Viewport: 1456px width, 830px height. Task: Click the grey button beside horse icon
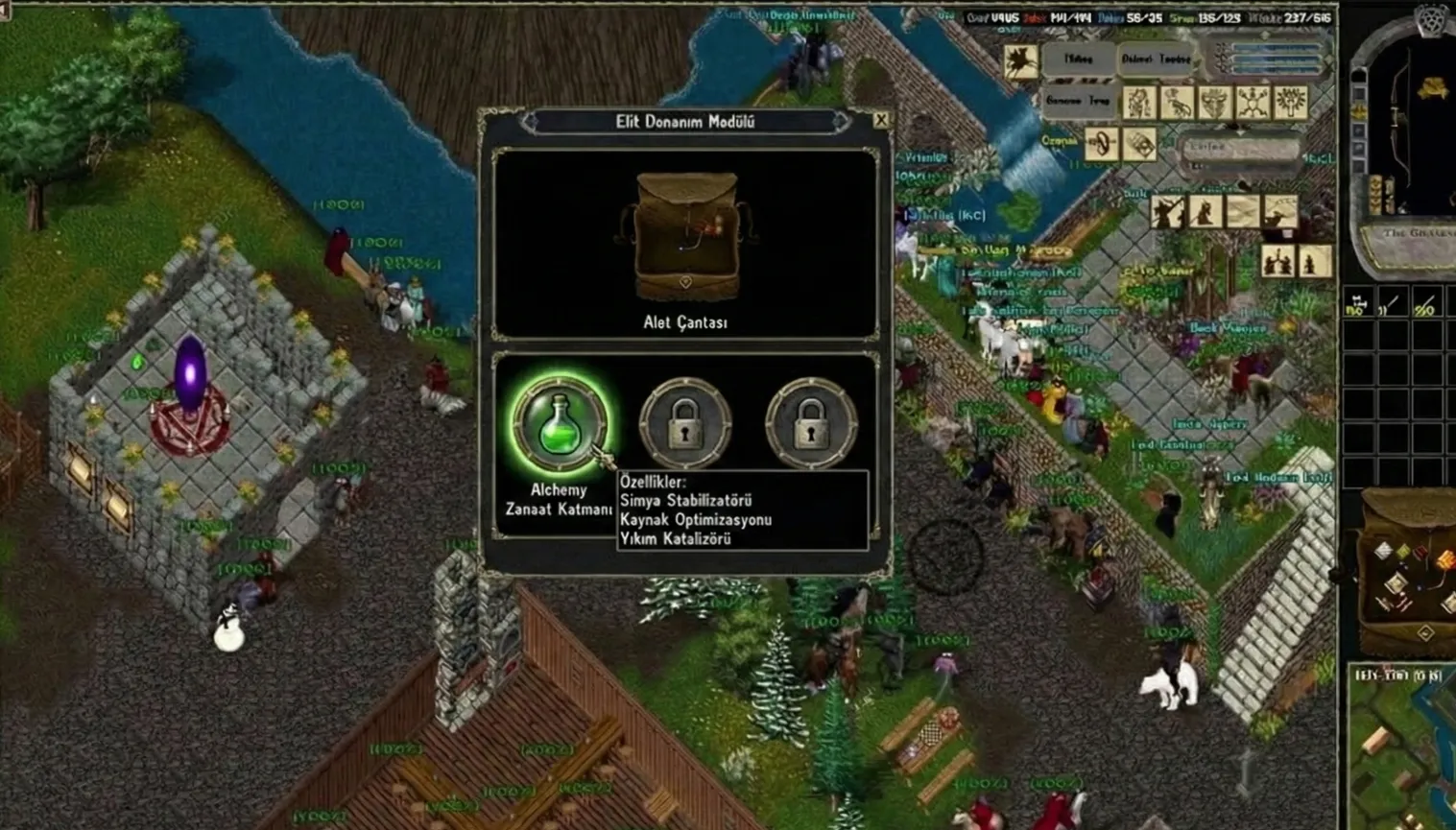(1078, 60)
